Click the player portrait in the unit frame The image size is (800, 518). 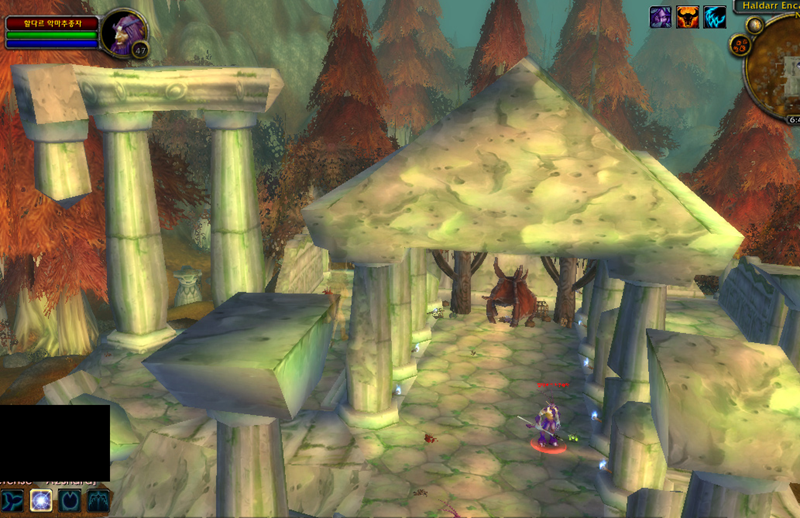click(123, 31)
